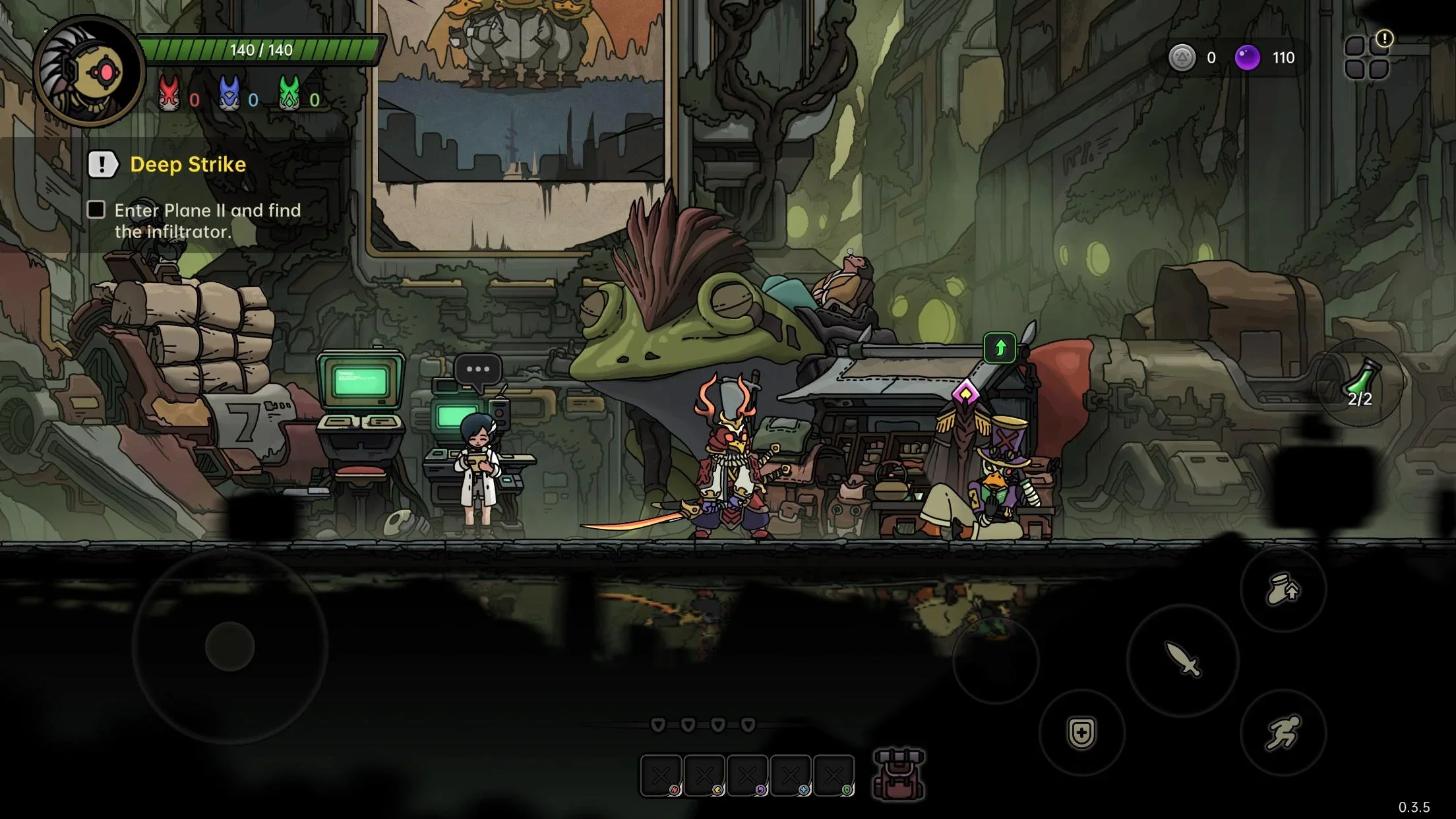
Task: Tap the dash running-figure button
Action: tap(1283, 733)
